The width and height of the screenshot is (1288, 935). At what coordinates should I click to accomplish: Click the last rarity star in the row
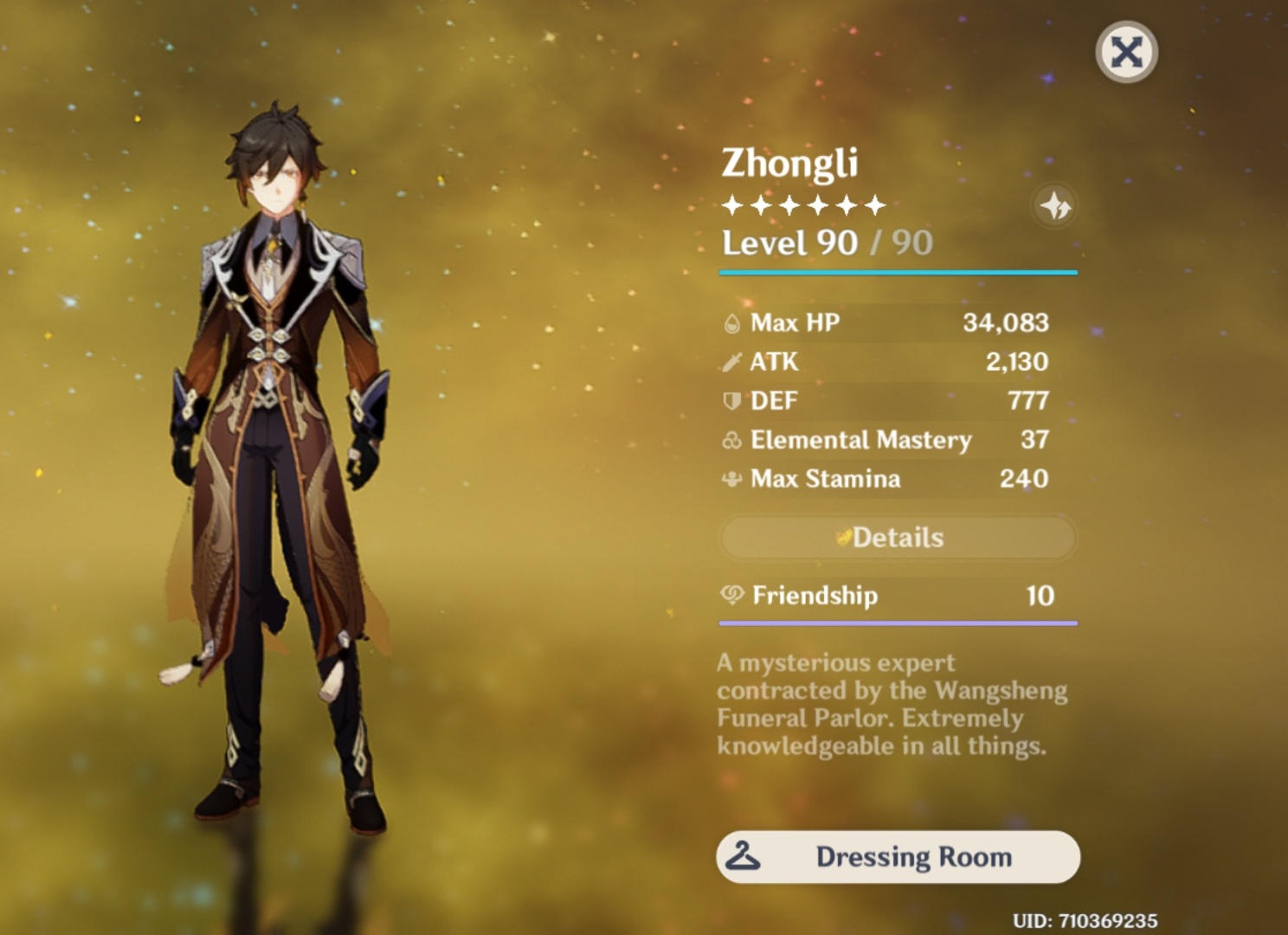click(877, 204)
